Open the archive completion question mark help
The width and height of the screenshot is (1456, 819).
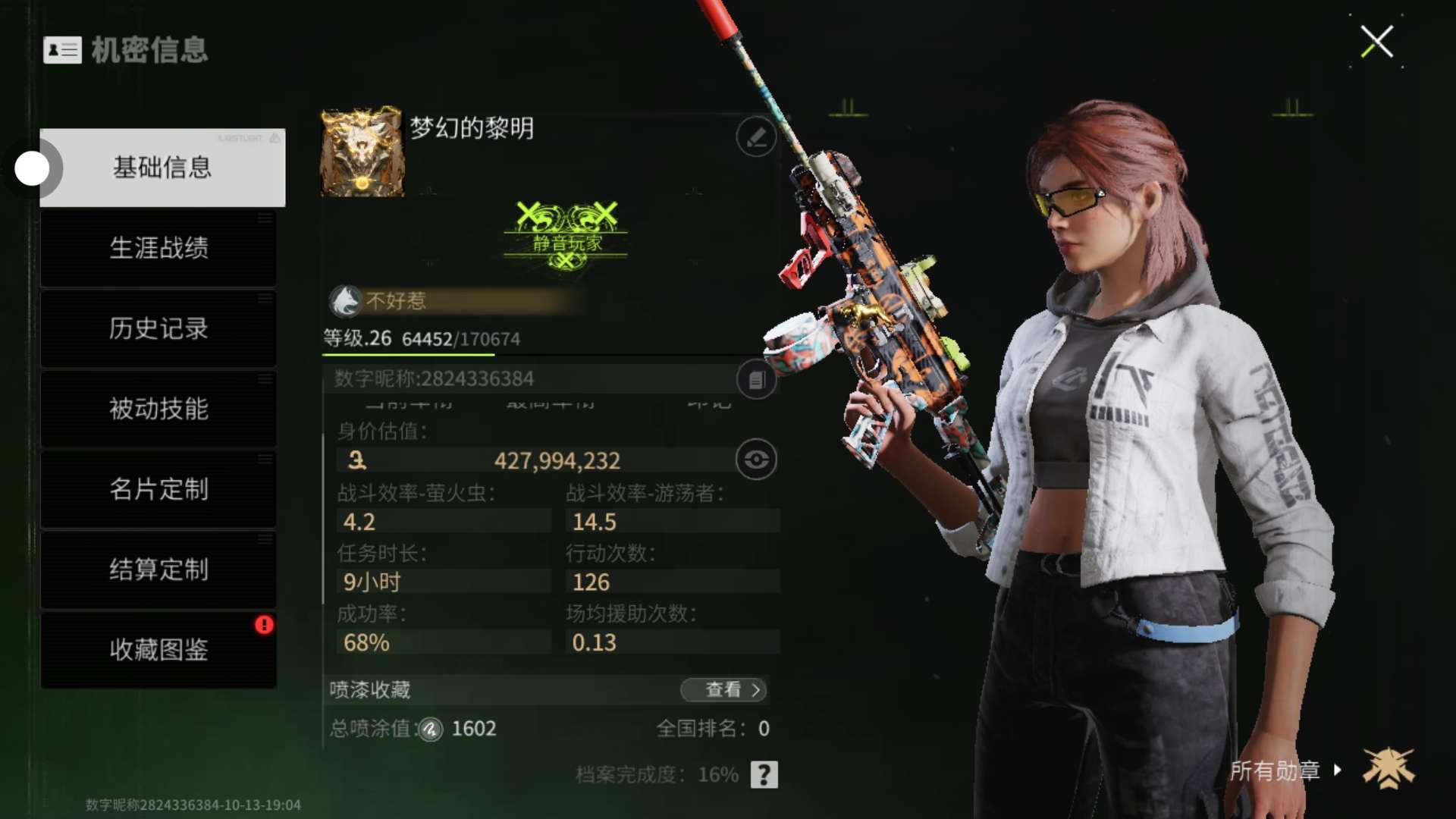(x=764, y=774)
